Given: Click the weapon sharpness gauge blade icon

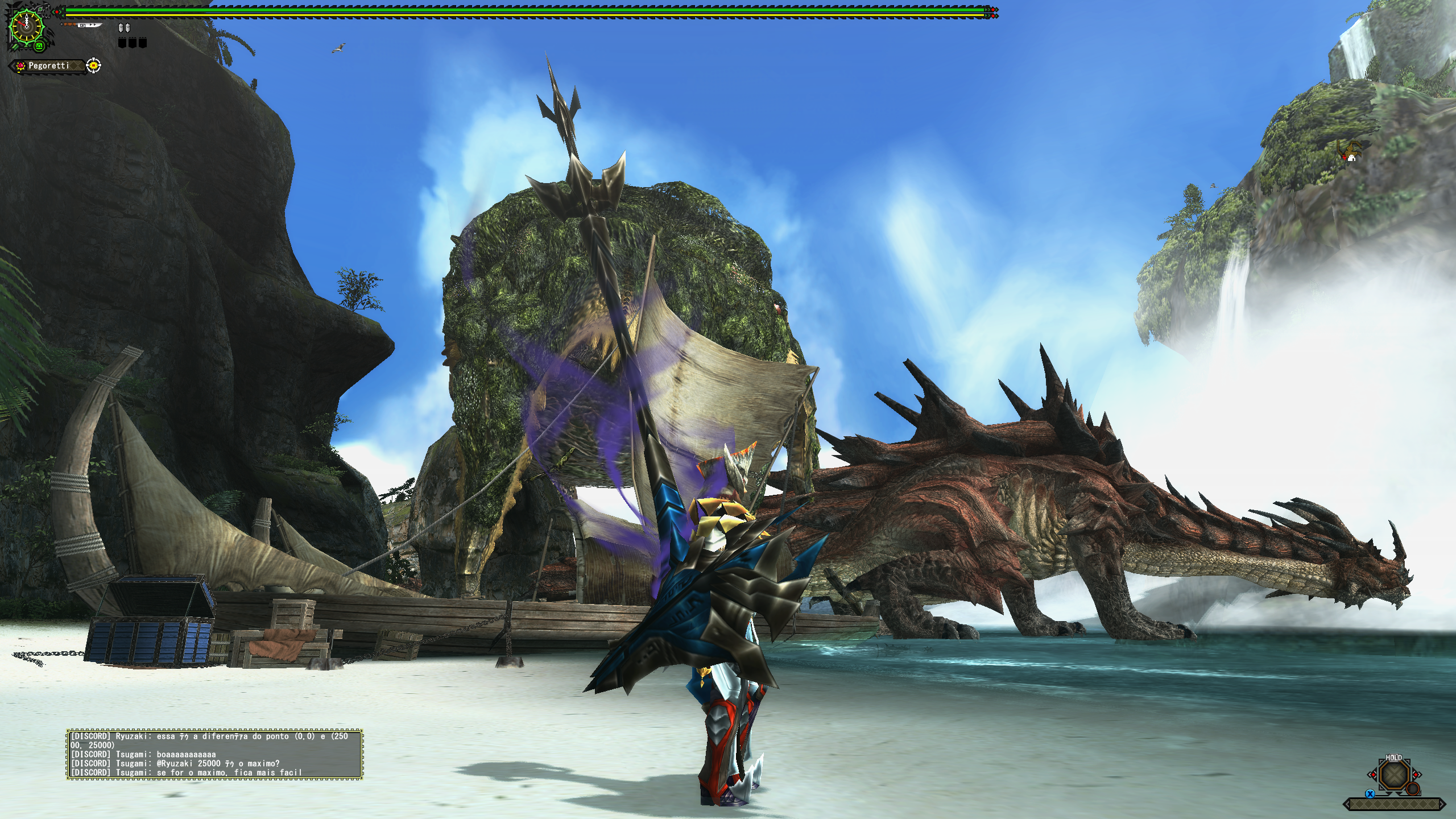Looking at the screenshot, I should click(82, 25).
